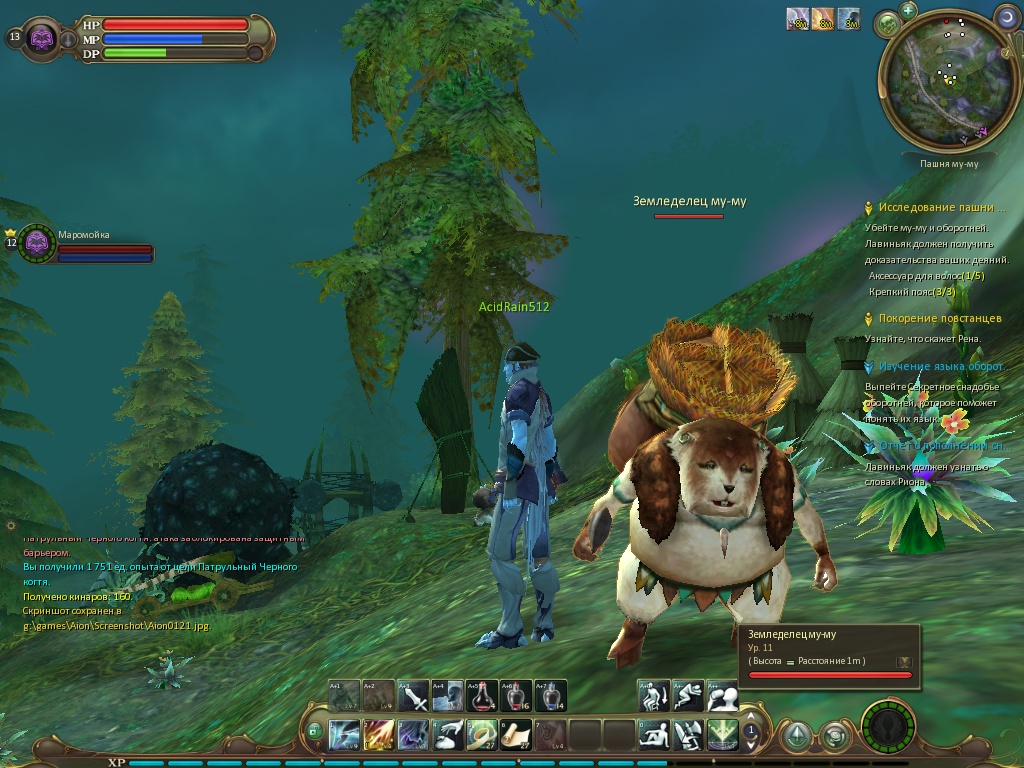Viewport: 1024px width, 768px height.
Task: Activate the fiery slash skill in the hotbar
Action: [x=379, y=735]
